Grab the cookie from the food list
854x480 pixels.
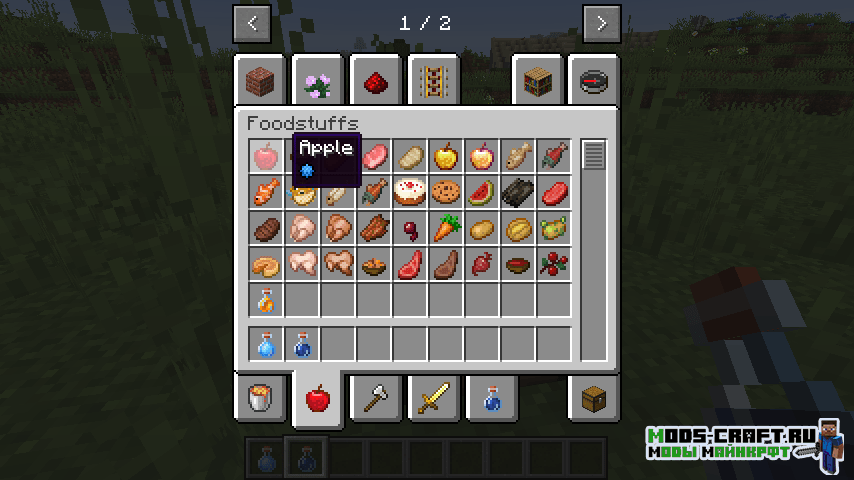tap(446, 192)
